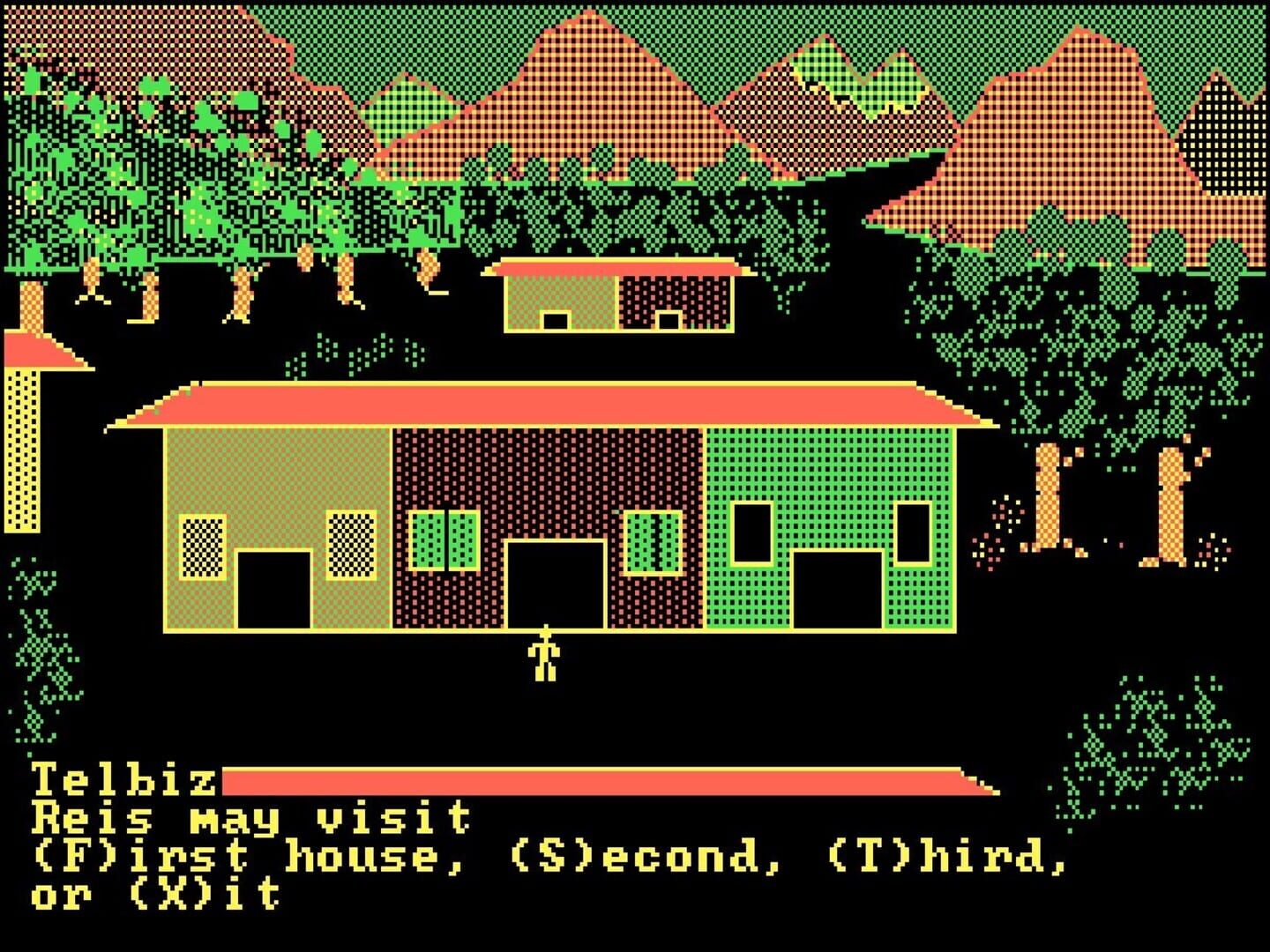
Task: Toggle the right window of the green house
Action: coord(911,533)
